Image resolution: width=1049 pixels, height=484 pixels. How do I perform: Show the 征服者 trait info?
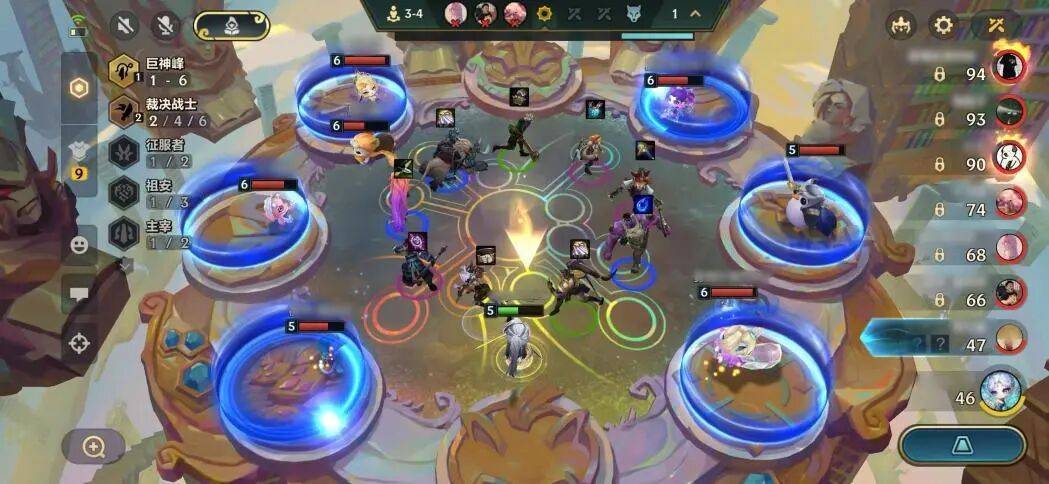pyautogui.click(x=125, y=151)
